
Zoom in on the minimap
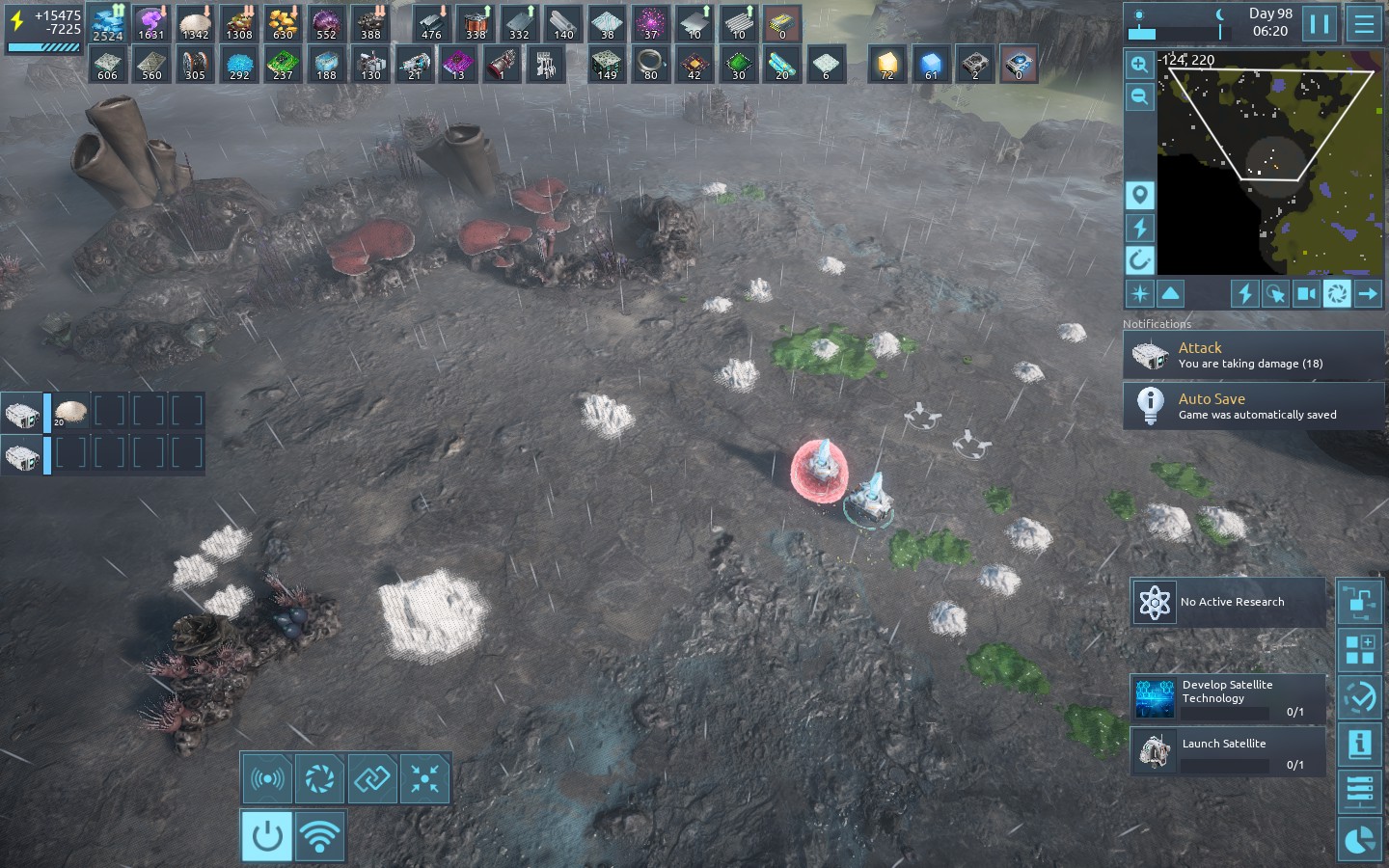pyautogui.click(x=1139, y=65)
